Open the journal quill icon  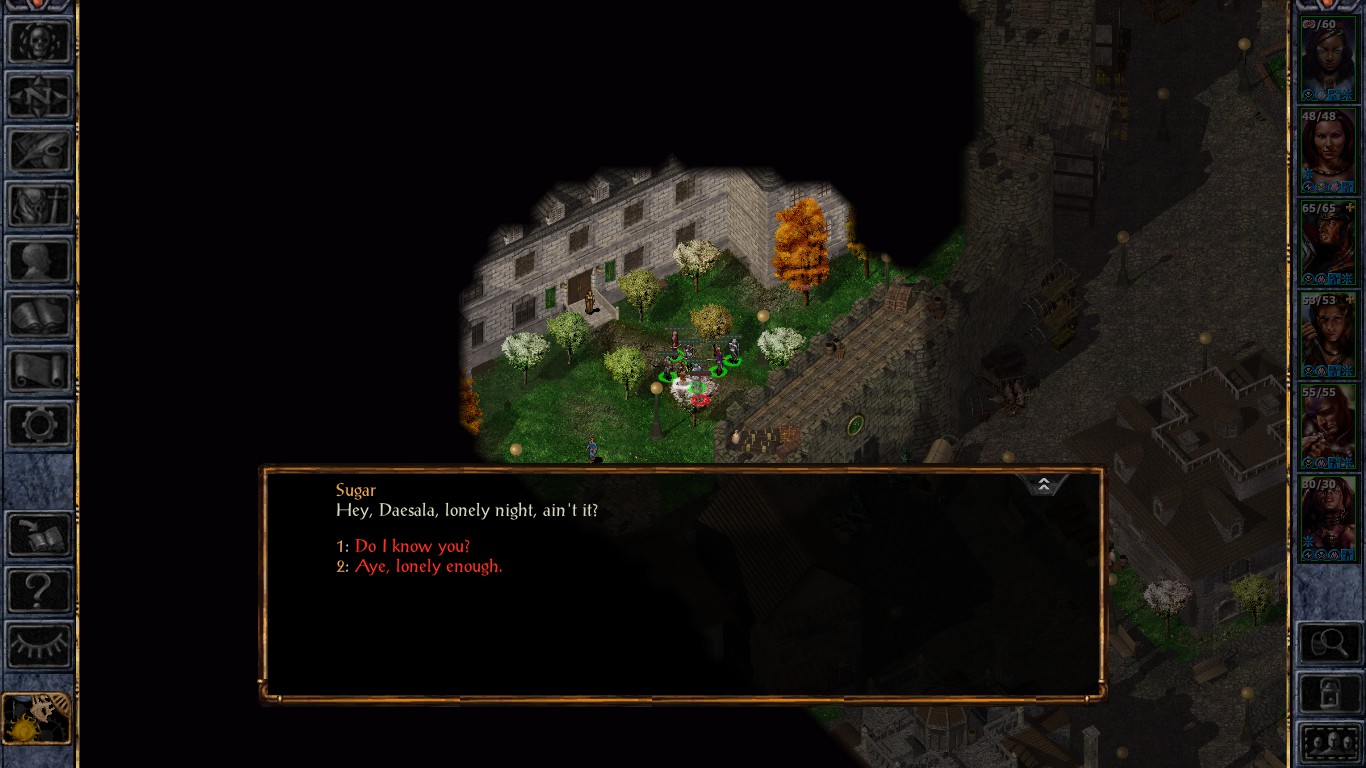[x=40, y=152]
